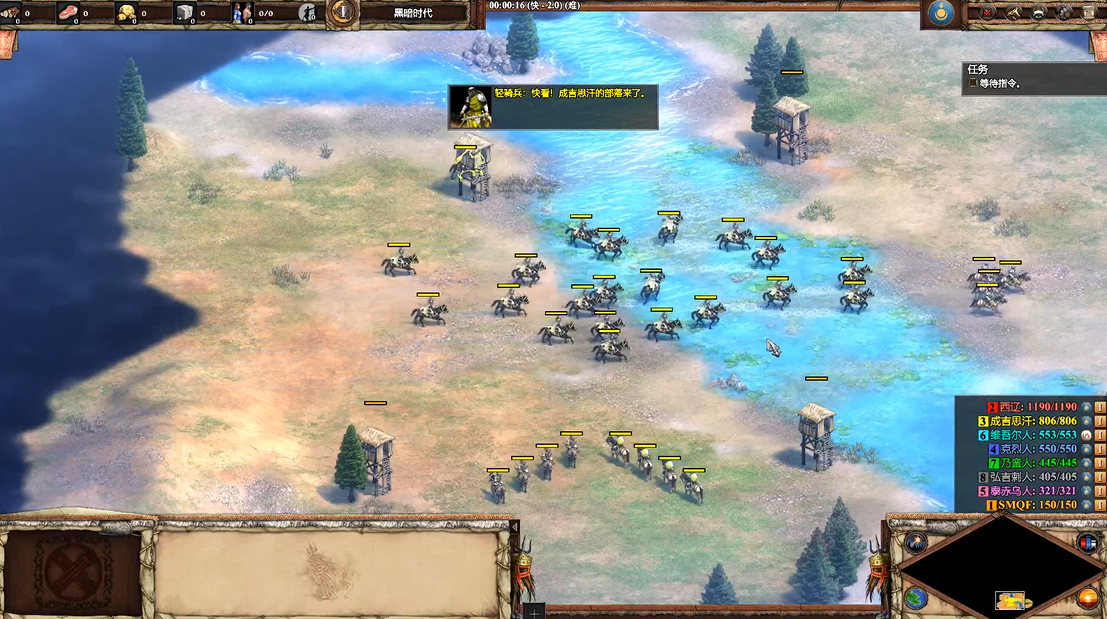Open the objectives checkmark menu

point(987,13)
